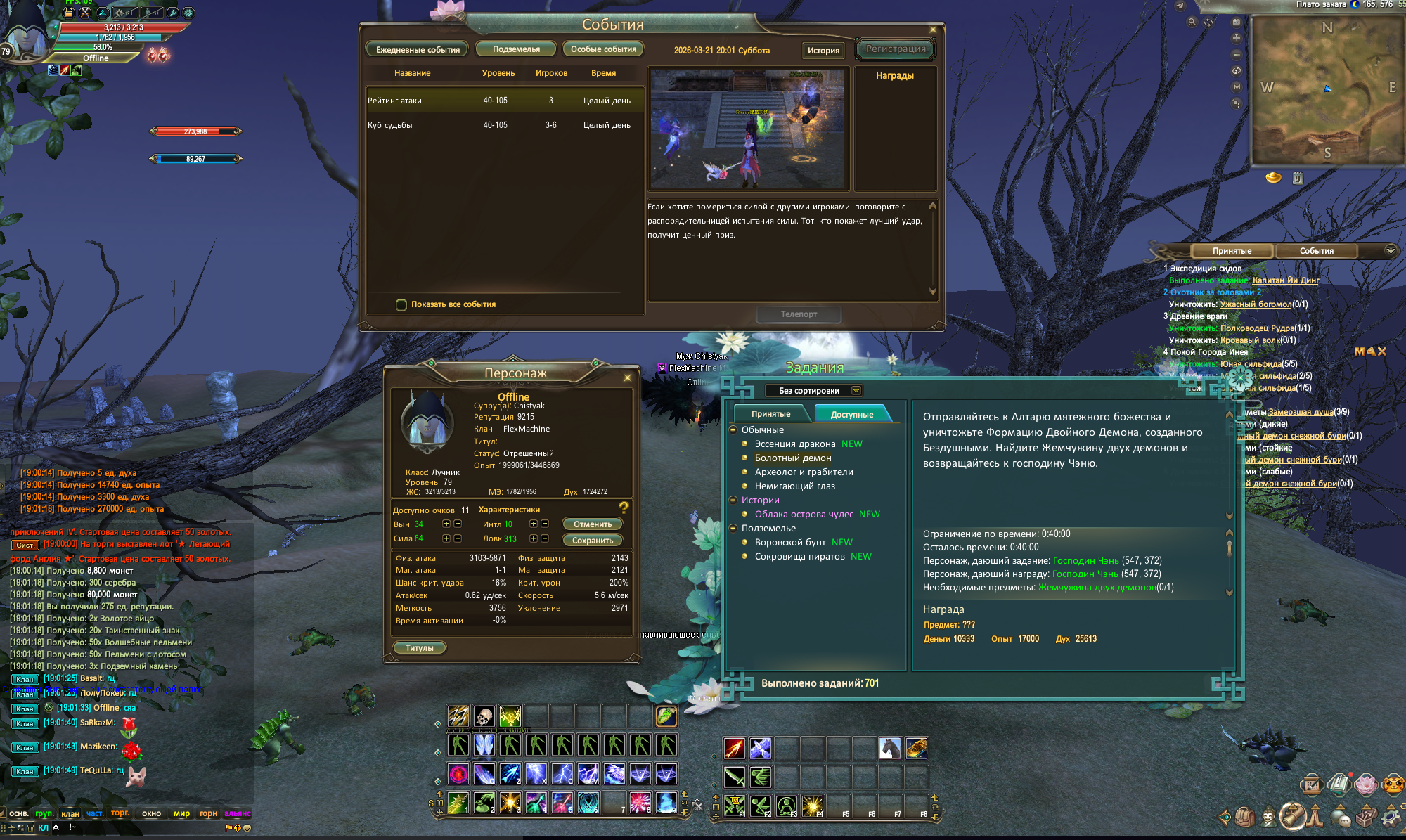Open the Титулы list
The image size is (1406, 840).
pyautogui.click(x=419, y=648)
